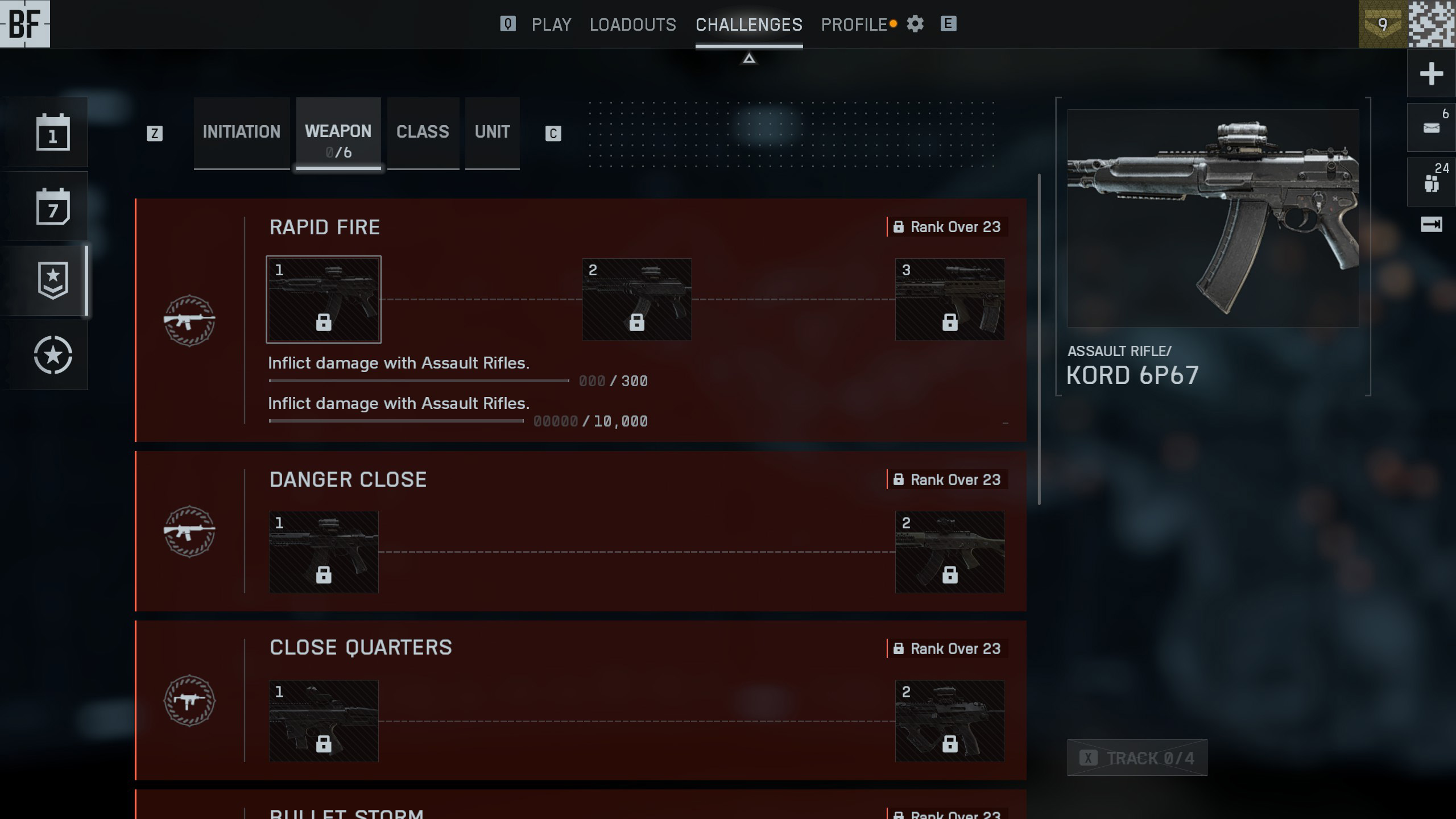Open the weekly challenges calendar icon
Screen dimensions: 1456x819
coord(53,206)
